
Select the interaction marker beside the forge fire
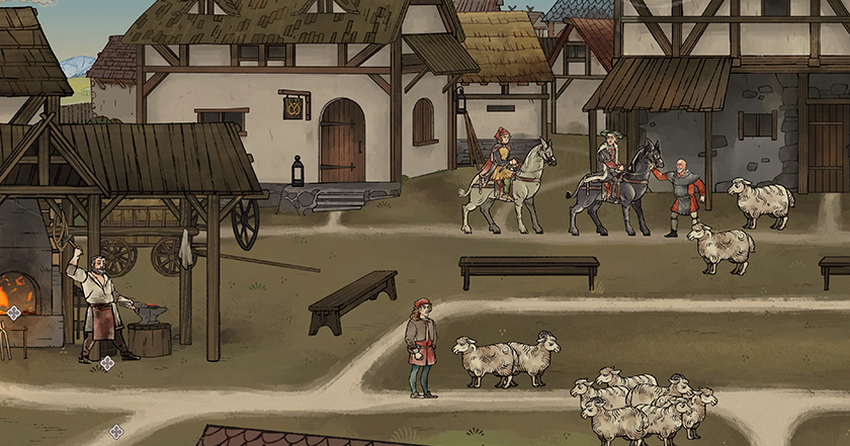coord(14,312)
